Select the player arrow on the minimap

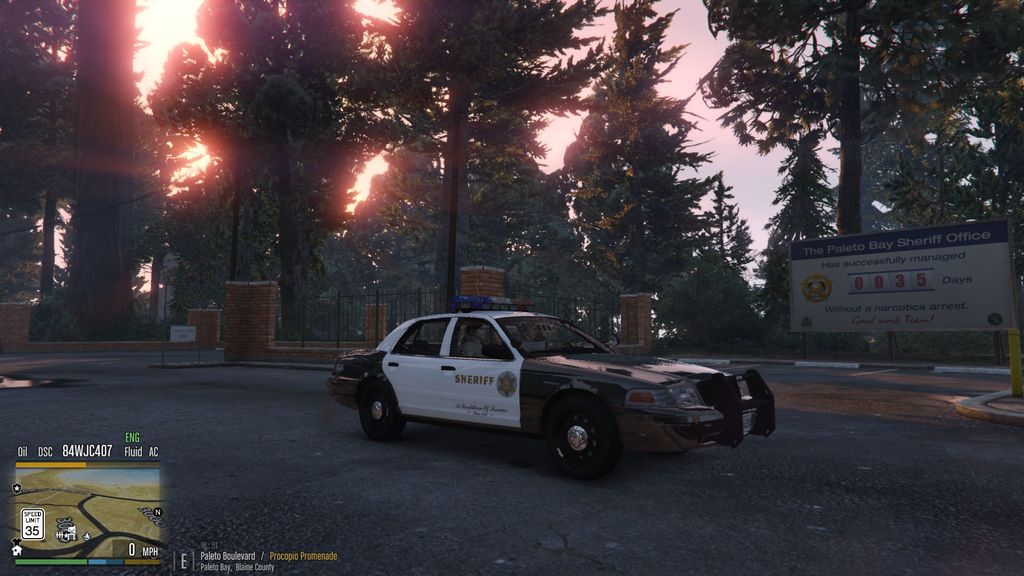coord(87,535)
